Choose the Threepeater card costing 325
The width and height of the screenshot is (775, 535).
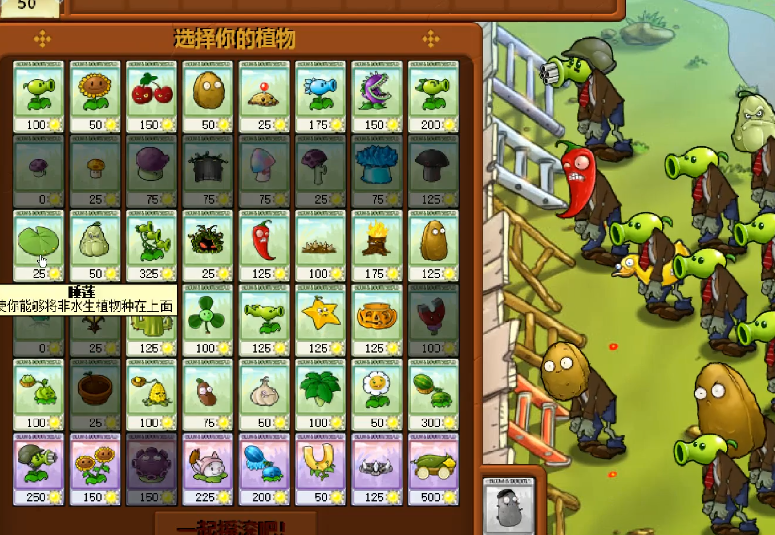click(x=151, y=245)
